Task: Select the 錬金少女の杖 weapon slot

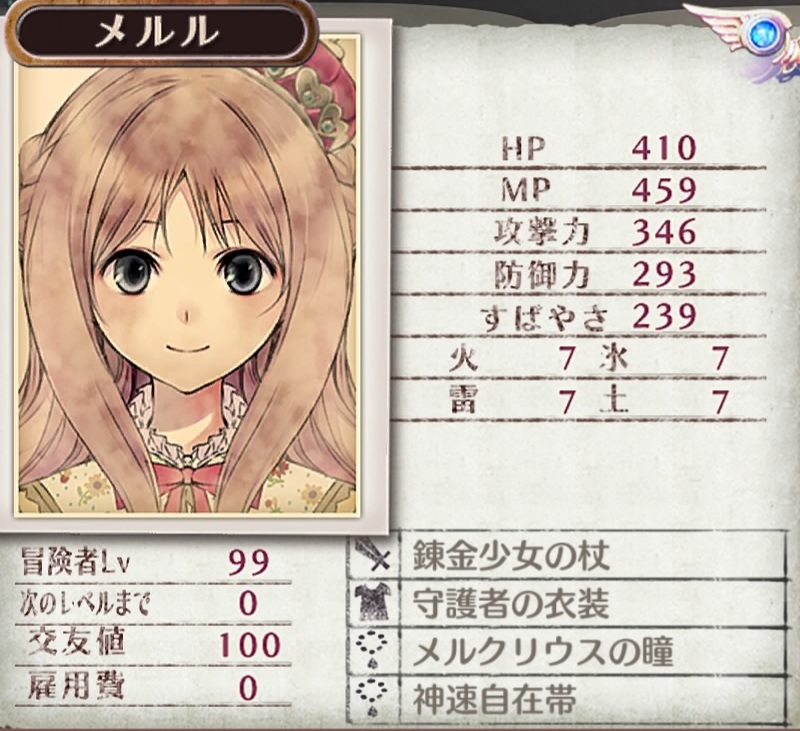Action: point(568,556)
